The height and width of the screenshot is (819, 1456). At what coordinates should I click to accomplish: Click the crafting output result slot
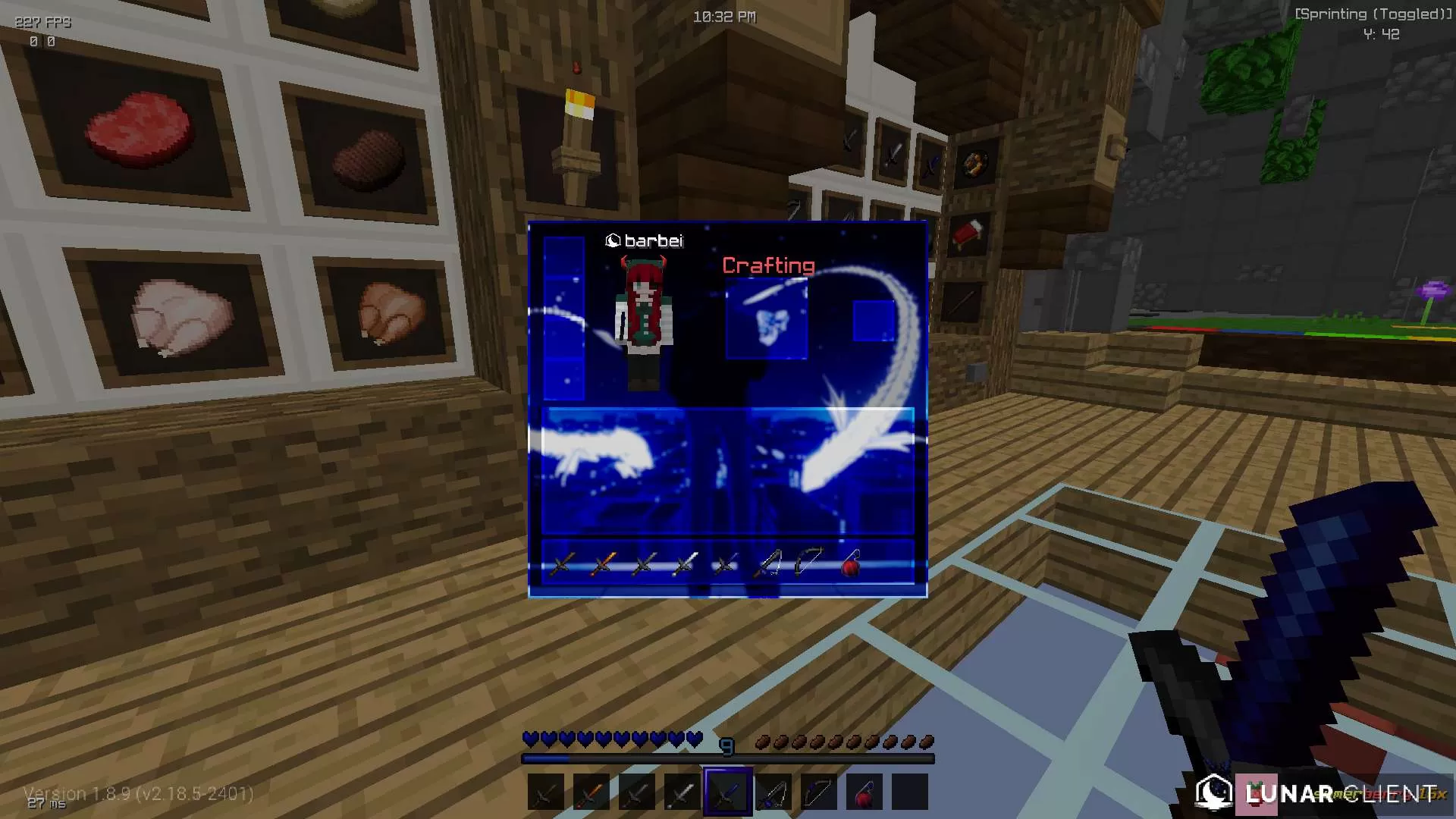(x=872, y=320)
